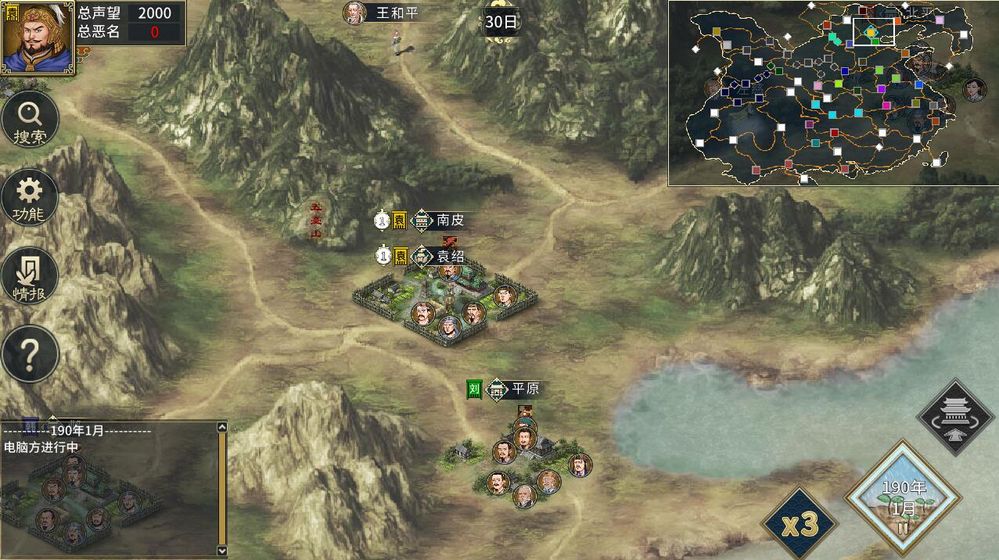The width and height of the screenshot is (999, 560).
Task: Click the question mark help button
Action: [x=30, y=353]
